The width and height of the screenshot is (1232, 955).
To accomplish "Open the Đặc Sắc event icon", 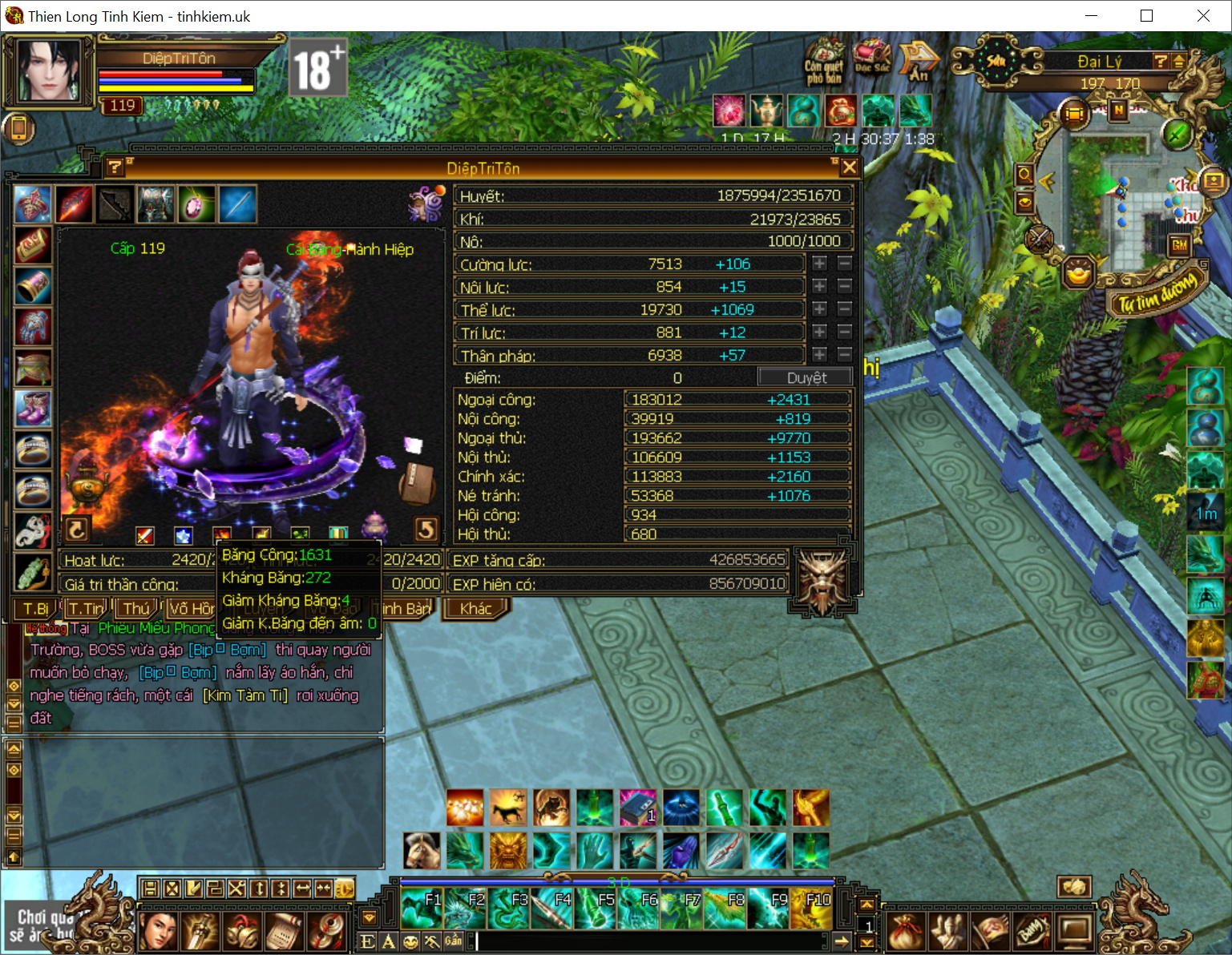I will pyautogui.click(x=871, y=58).
